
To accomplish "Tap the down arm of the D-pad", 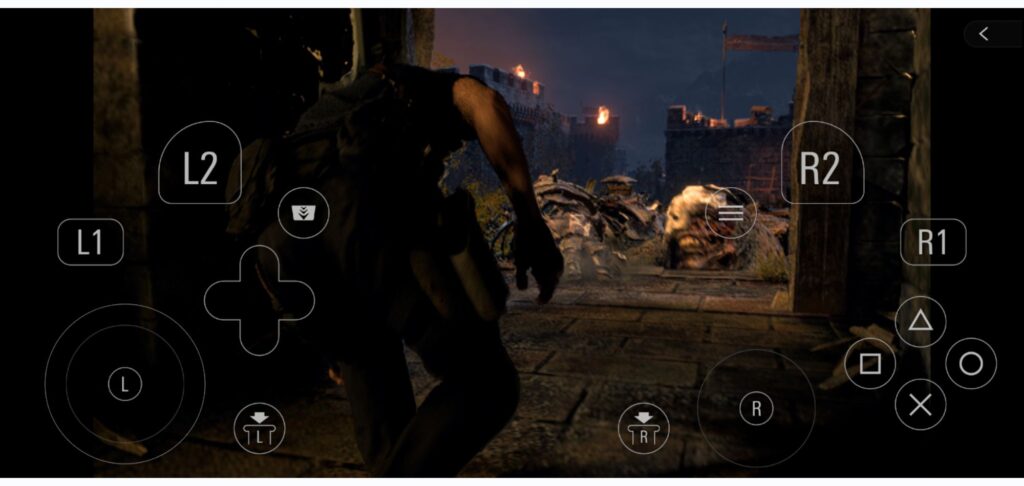I will click(259, 332).
